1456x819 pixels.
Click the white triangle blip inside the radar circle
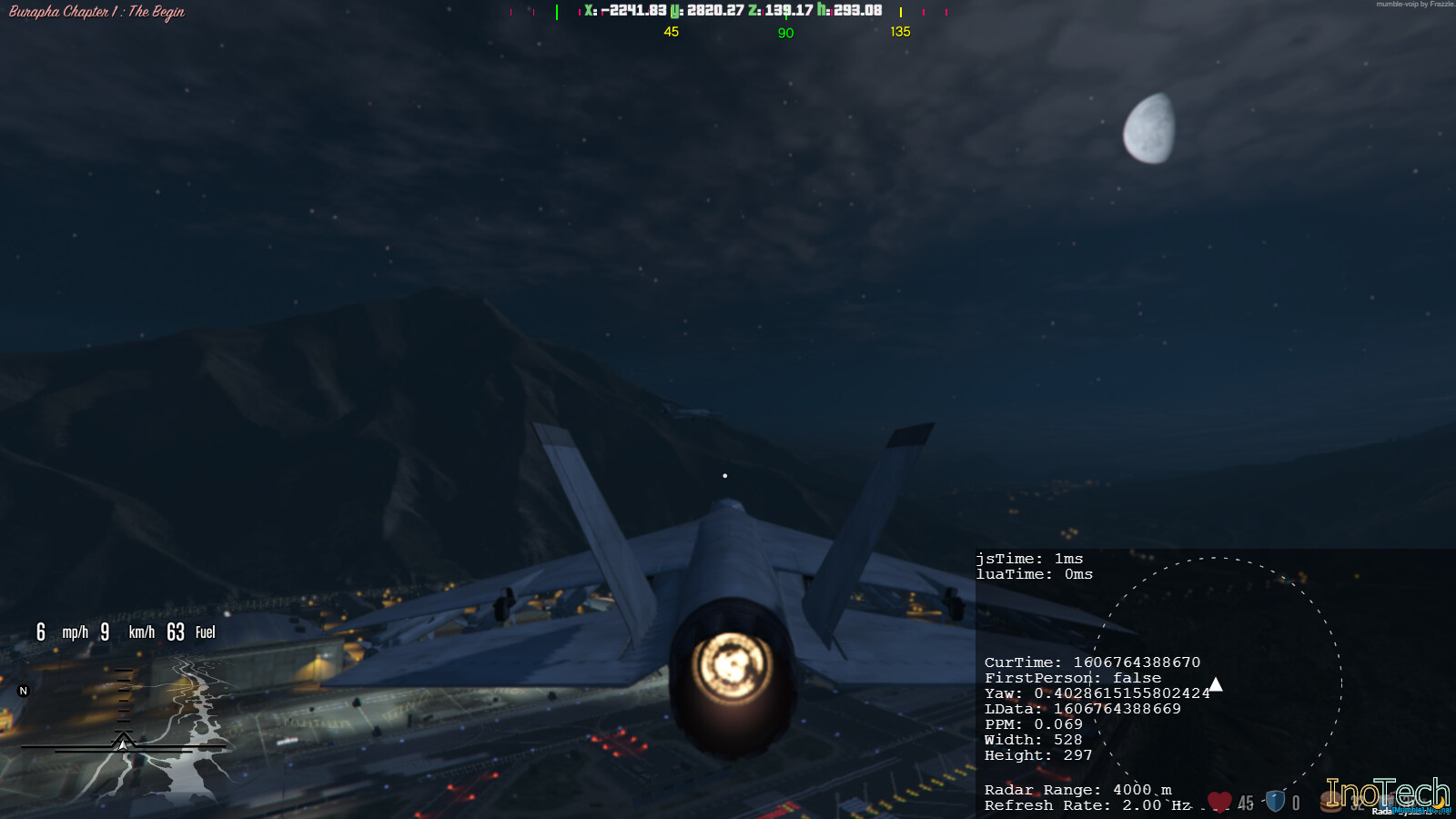coord(1215,684)
